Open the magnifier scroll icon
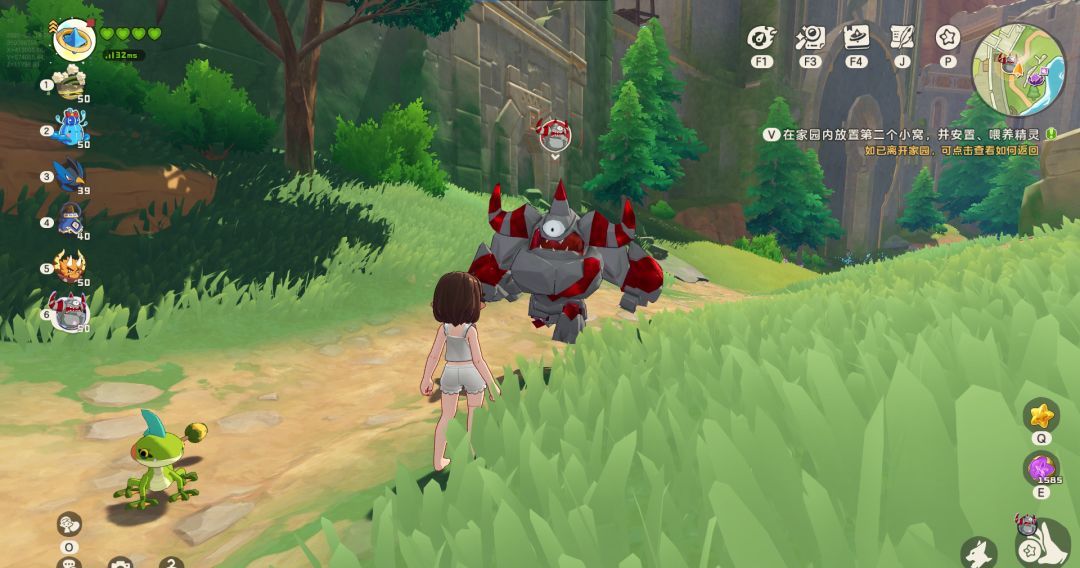Screen dimensions: 1080x568 (809, 39)
